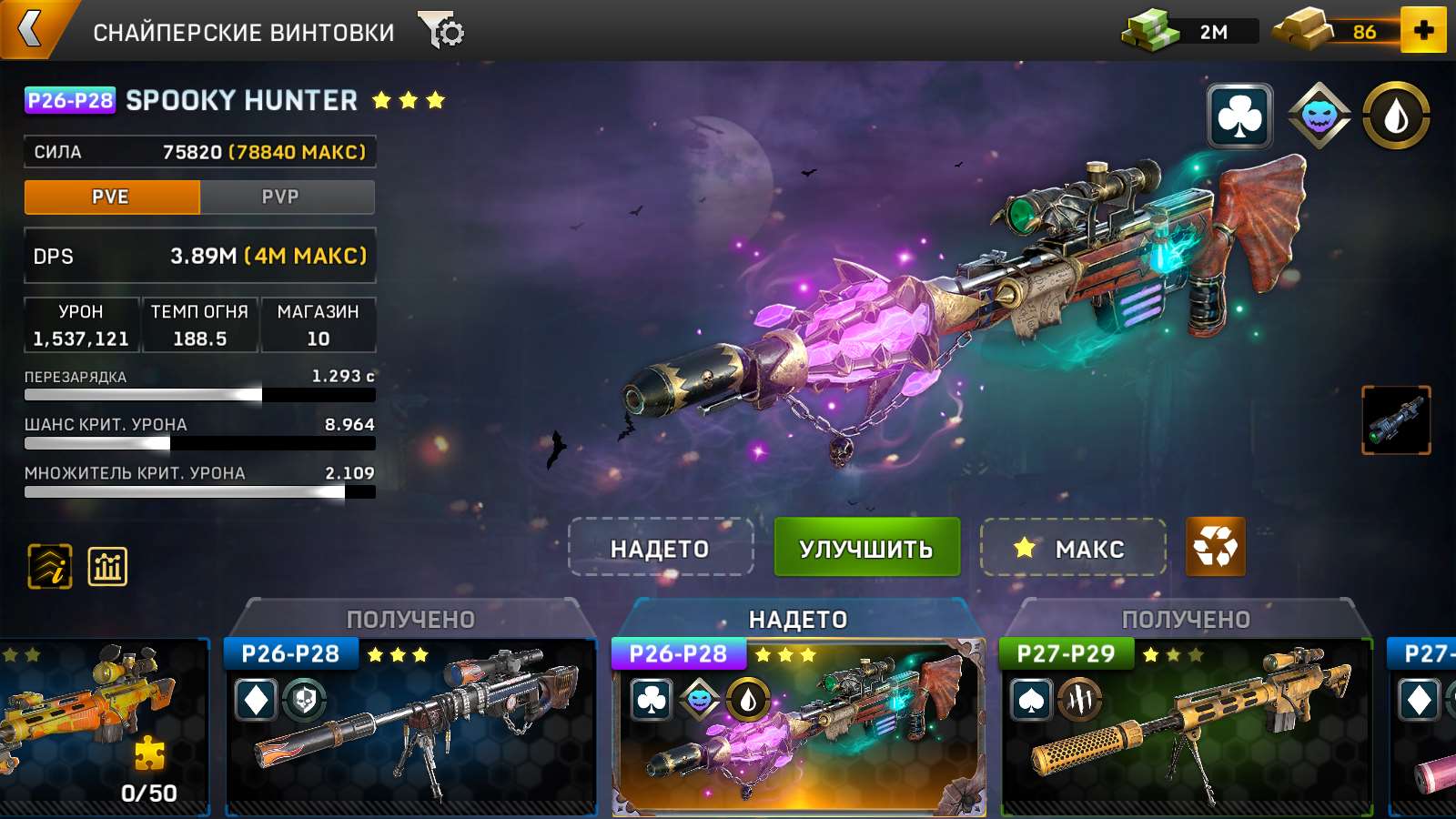Select the PVE tab
Screen dimensions: 1456x819
coord(113,197)
